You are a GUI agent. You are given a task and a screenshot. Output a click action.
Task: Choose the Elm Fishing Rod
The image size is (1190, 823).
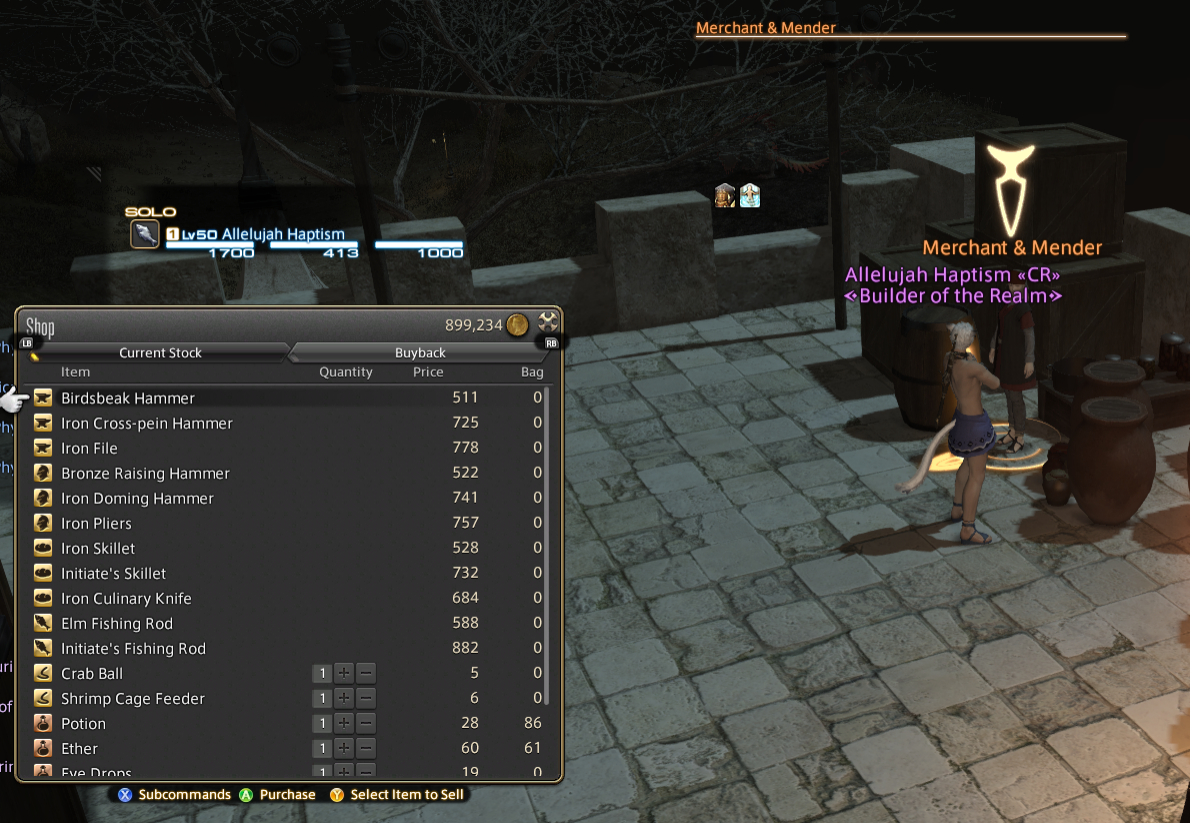coord(117,623)
